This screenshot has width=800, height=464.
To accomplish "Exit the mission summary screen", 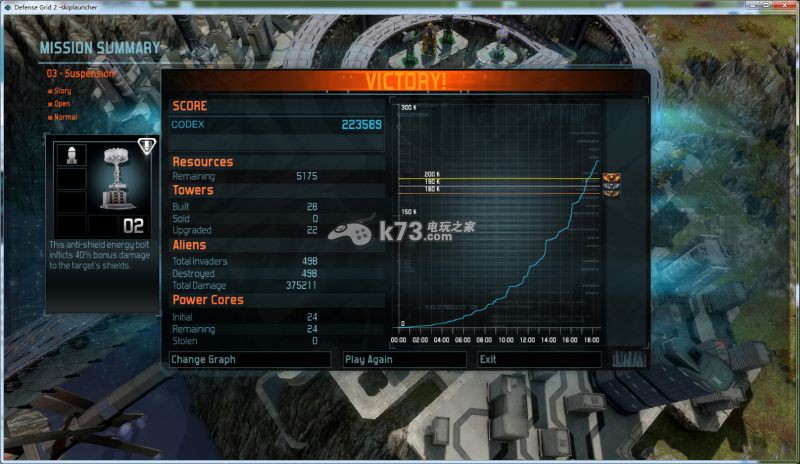I will 538,359.
